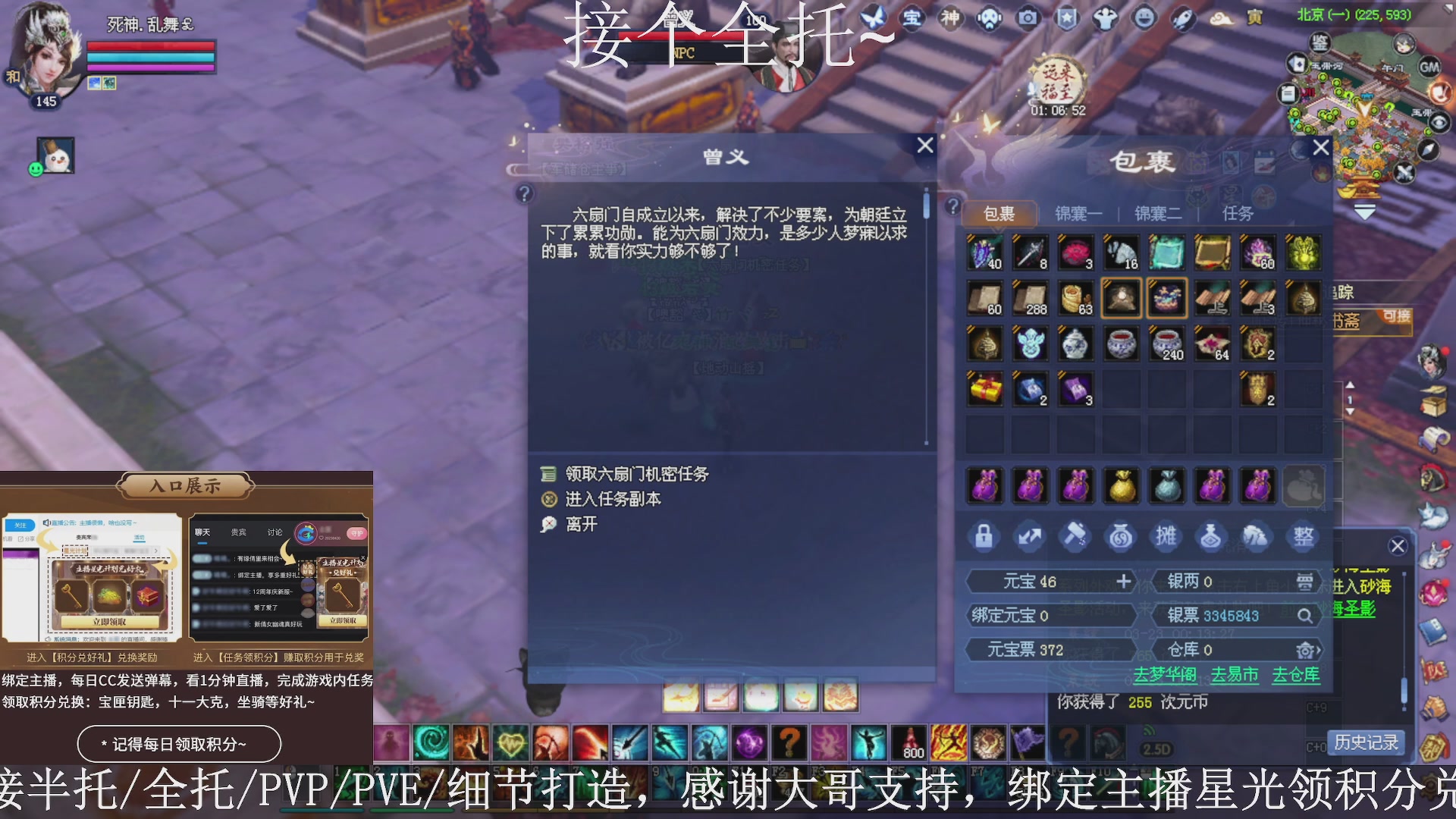Select the 整 sort-bag icon
1456x819 pixels.
click(1303, 536)
